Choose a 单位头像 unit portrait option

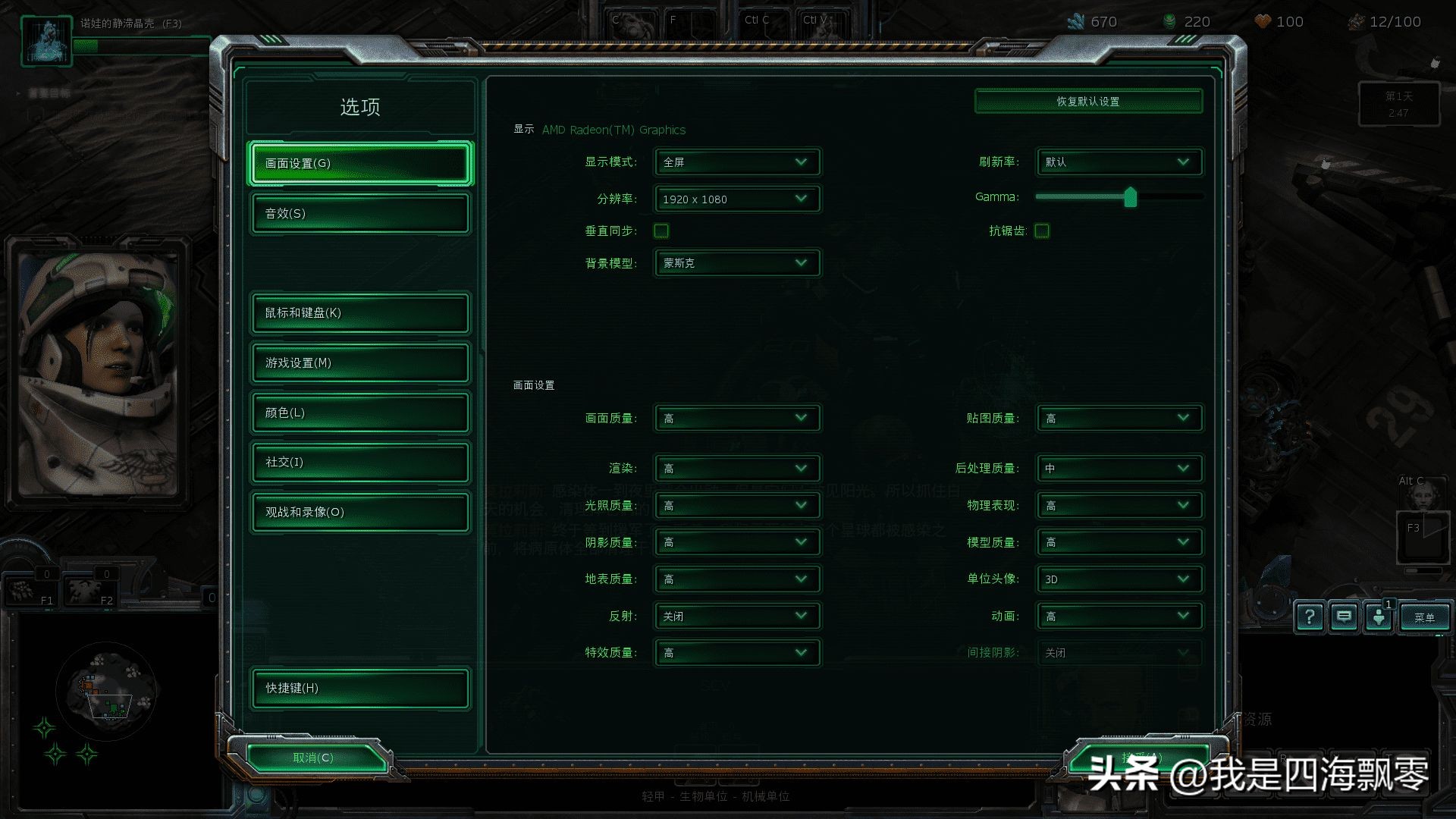(x=1119, y=579)
